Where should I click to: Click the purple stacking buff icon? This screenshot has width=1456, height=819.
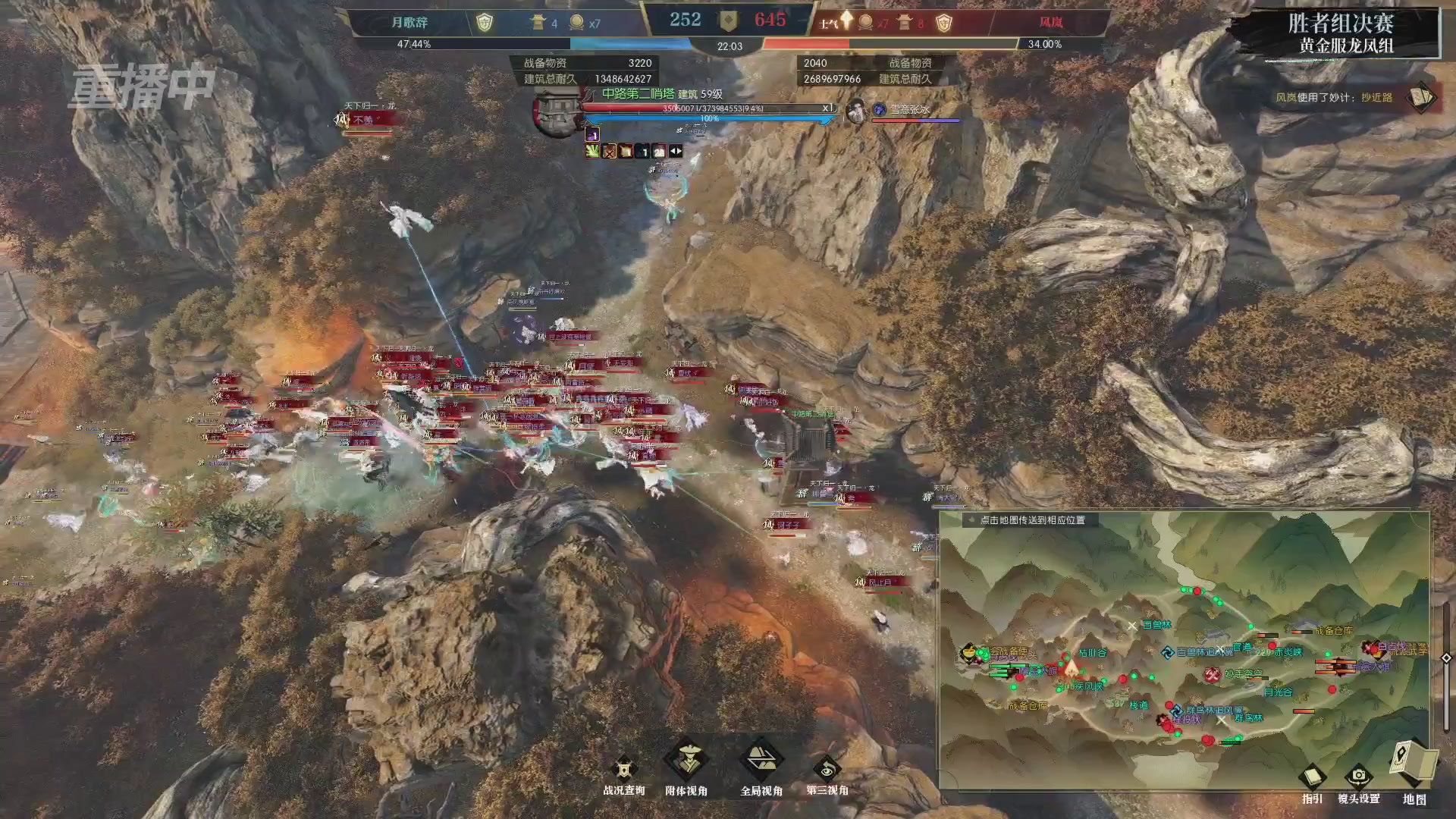[x=593, y=135]
